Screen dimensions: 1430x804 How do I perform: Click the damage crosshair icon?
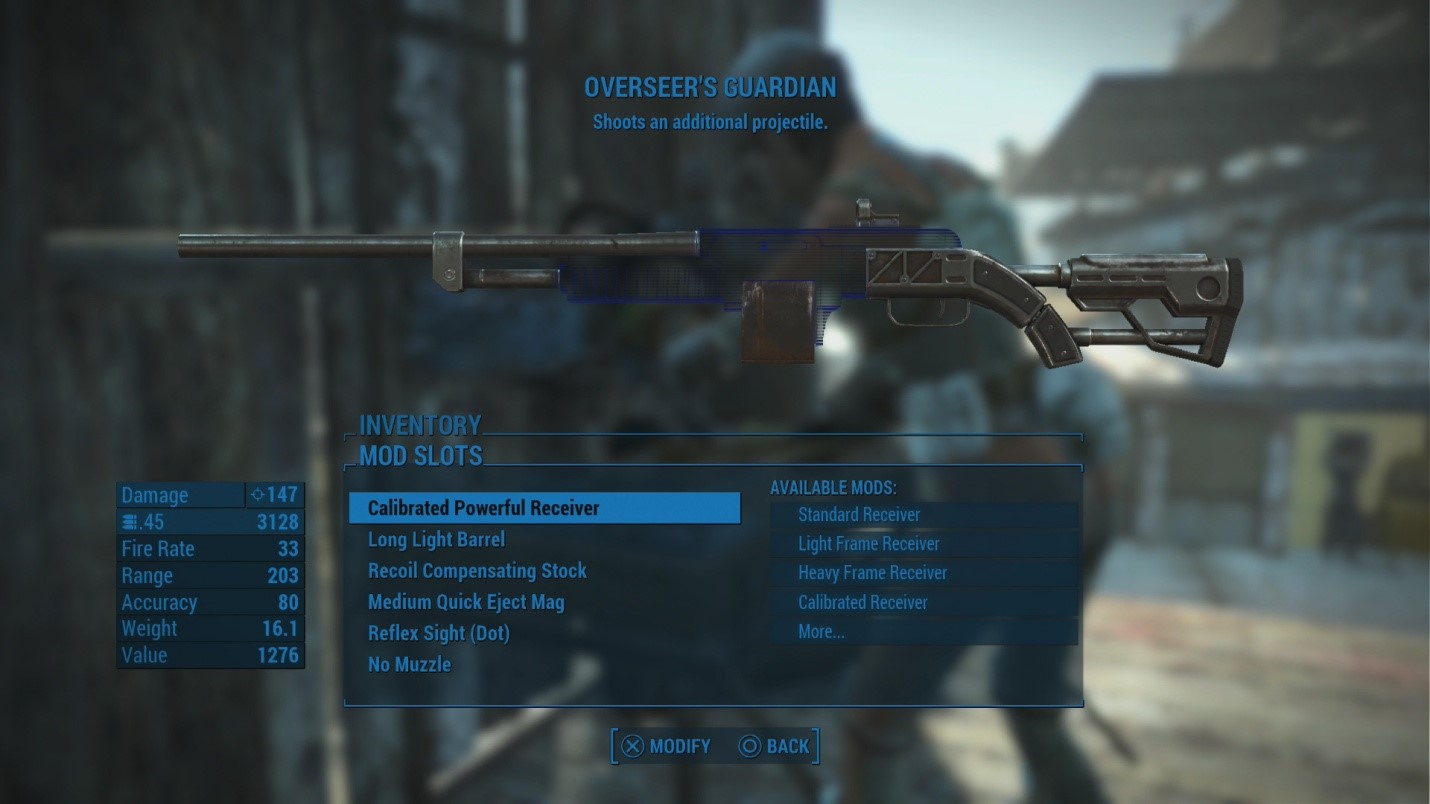pos(258,494)
